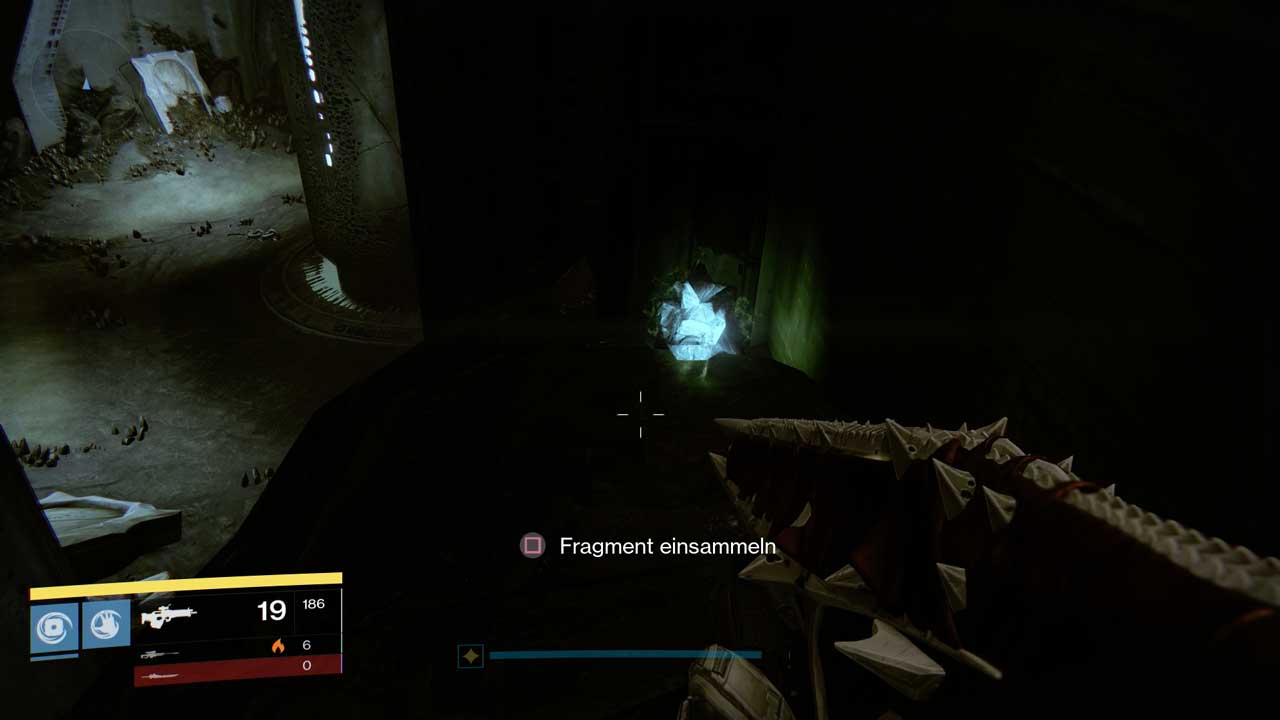The width and height of the screenshot is (1280, 720).
Task: Click the gold diamond icon by the blue bar
Action: click(x=470, y=656)
